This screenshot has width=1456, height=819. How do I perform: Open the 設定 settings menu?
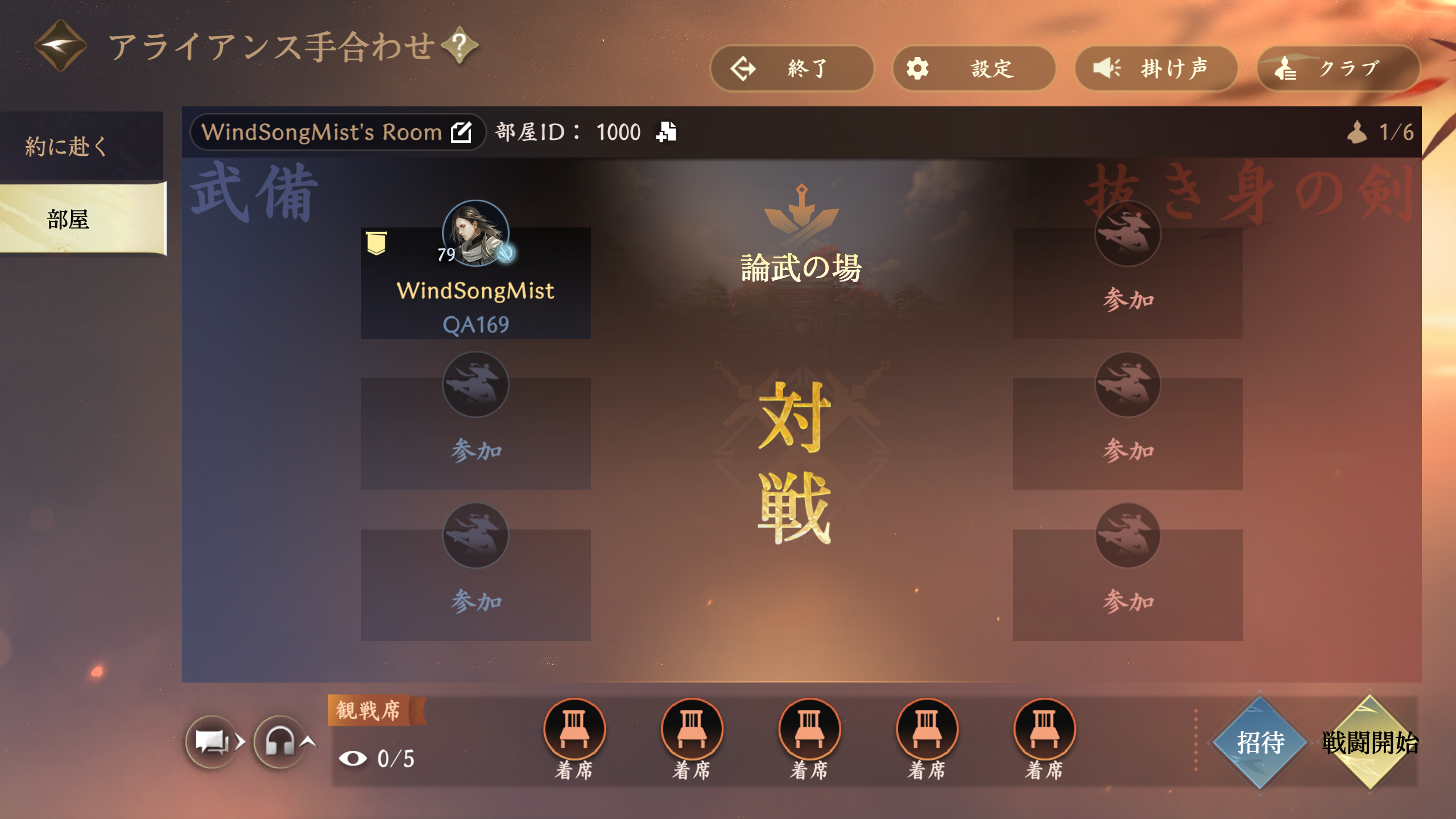coord(973,69)
